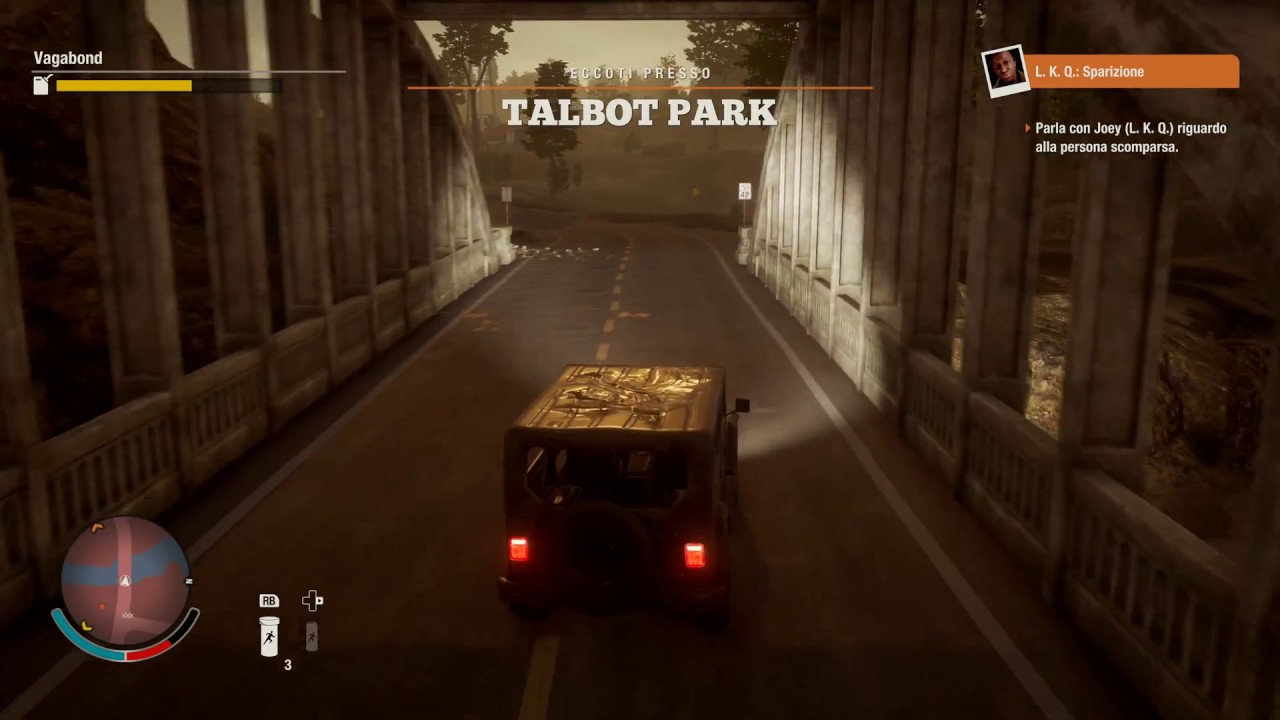Open the circular minimap

pyautogui.click(x=125, y=580)
